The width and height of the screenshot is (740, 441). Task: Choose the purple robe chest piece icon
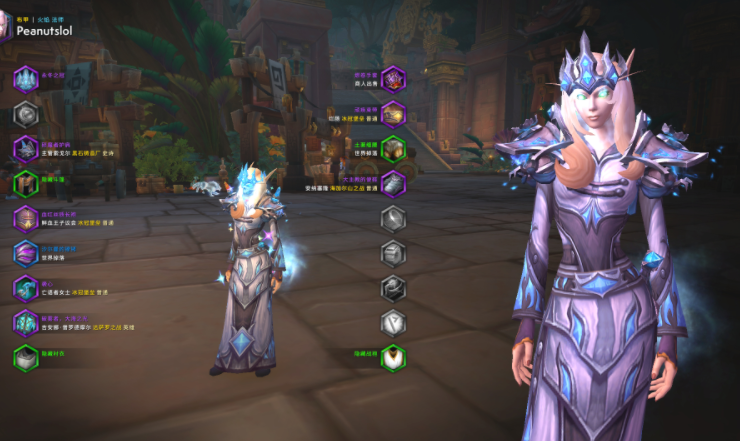[26, 218]
